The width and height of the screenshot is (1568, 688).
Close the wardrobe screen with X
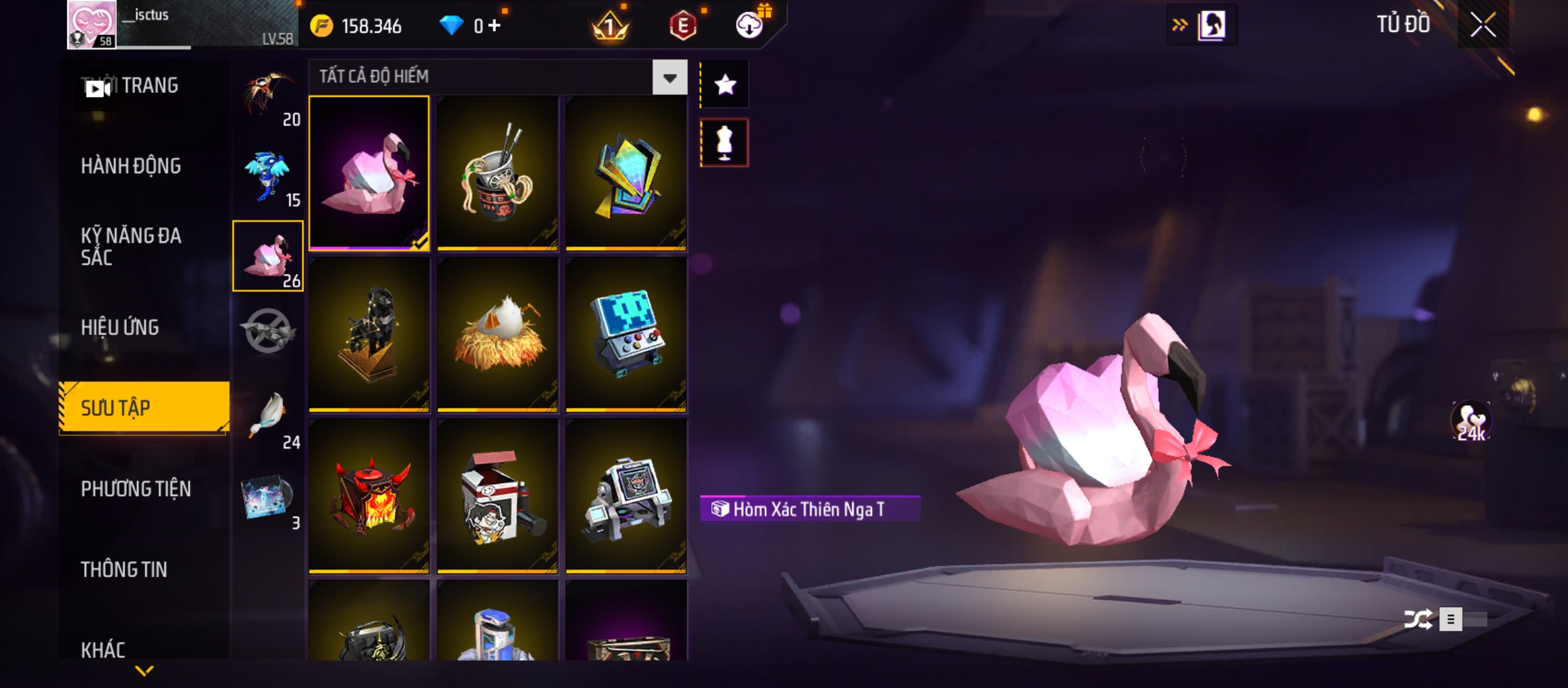point(1483,25)
